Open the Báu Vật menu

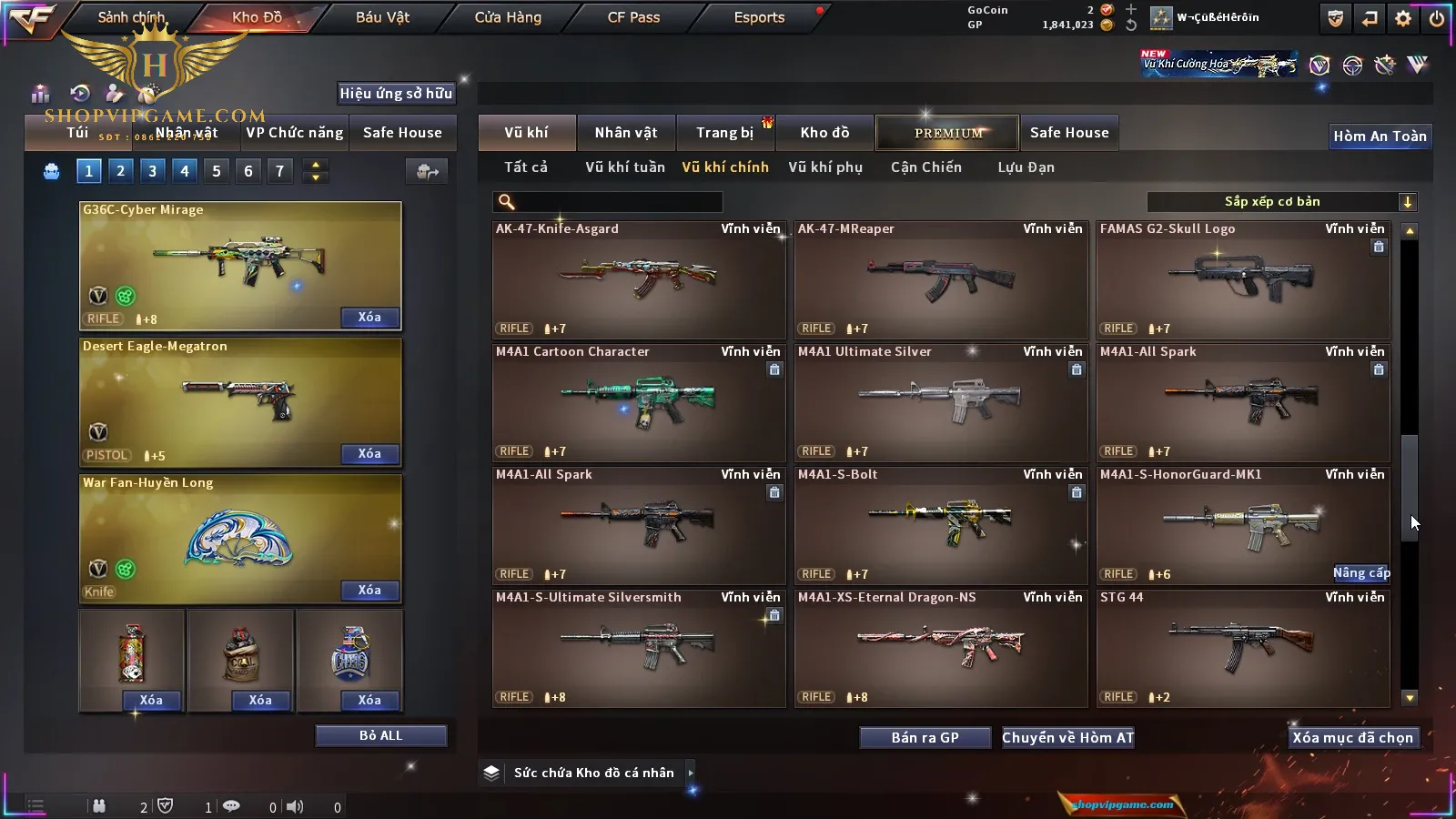click(382, 17)
